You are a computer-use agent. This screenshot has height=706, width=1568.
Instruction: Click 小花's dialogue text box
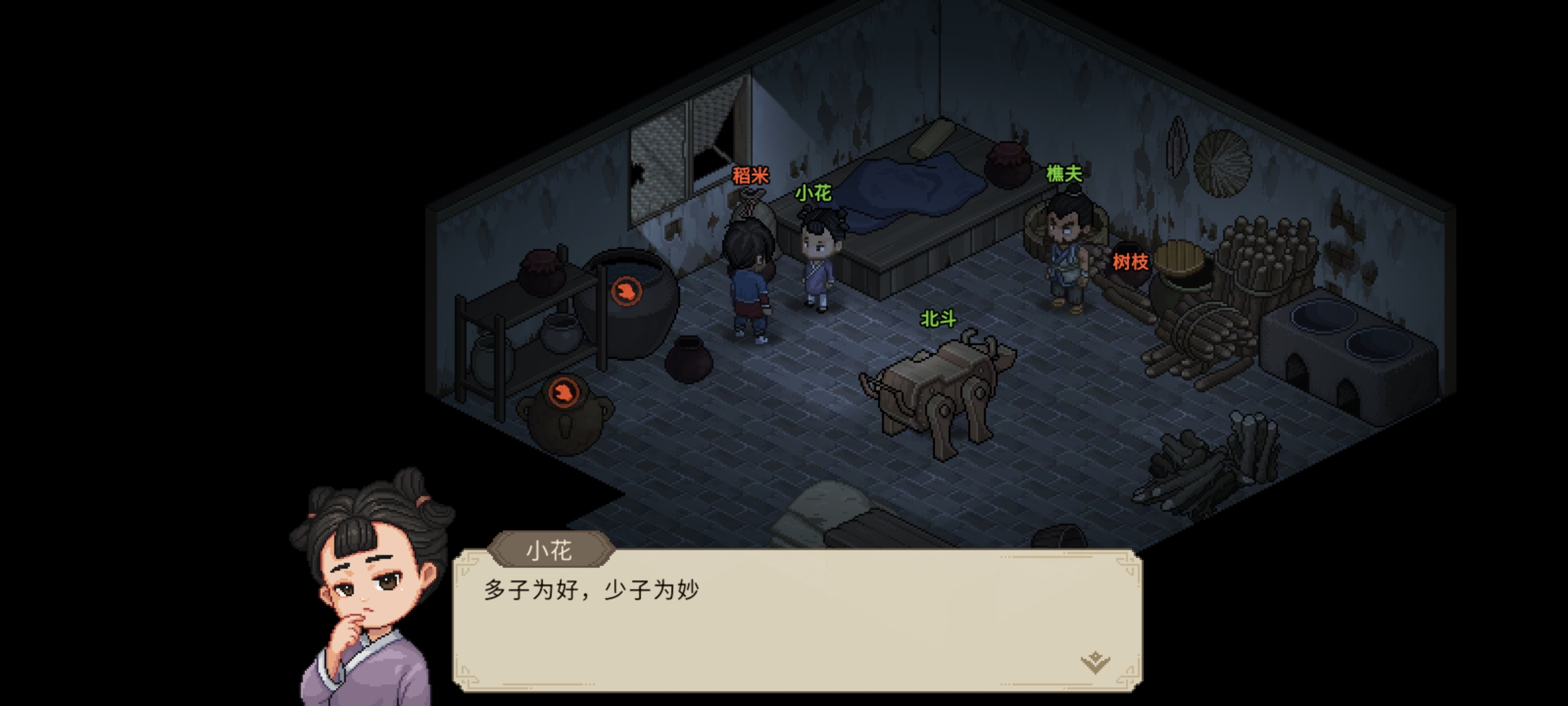pos(797,620)
